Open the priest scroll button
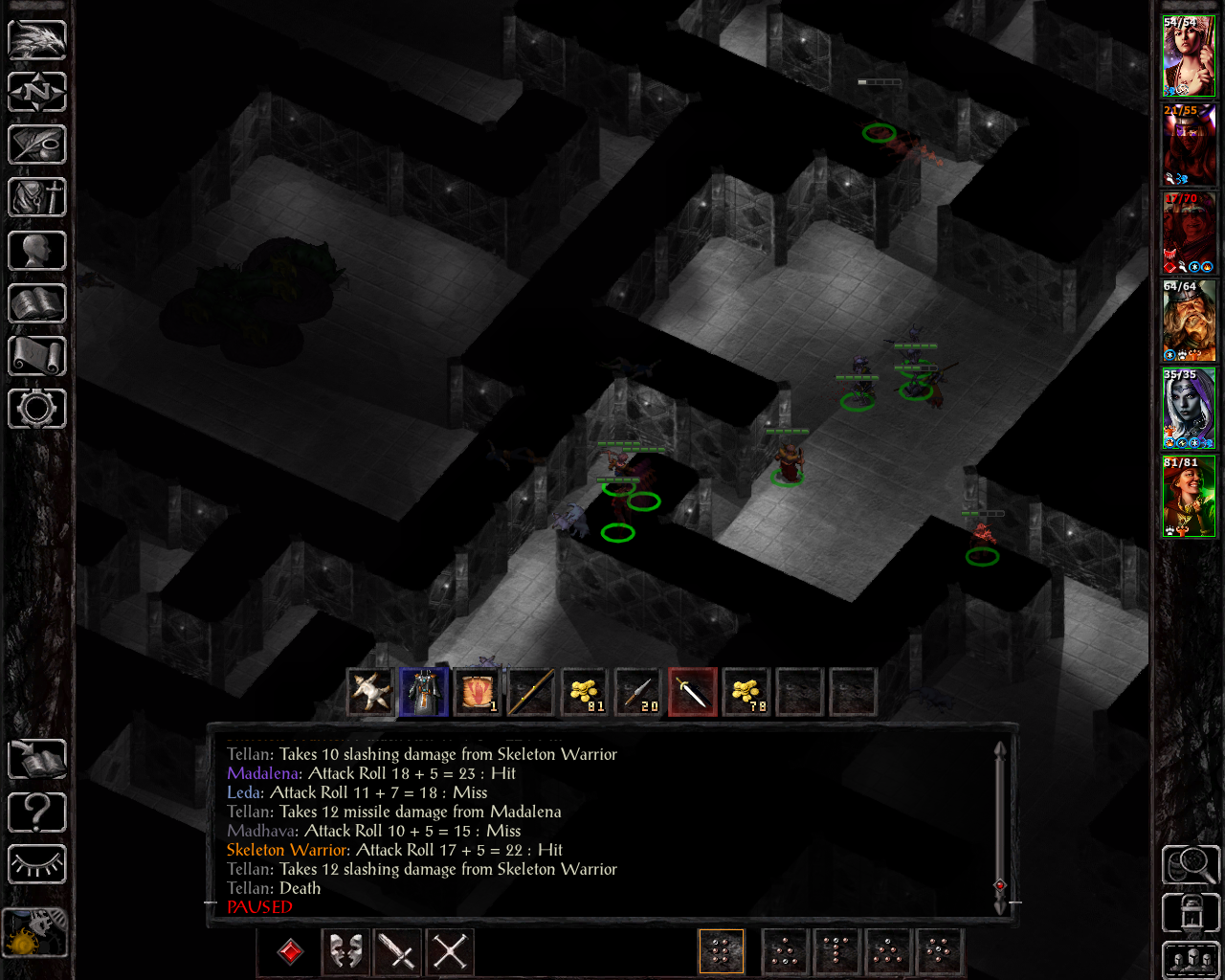Screen dimensions: 1225x980 (37, 356)
